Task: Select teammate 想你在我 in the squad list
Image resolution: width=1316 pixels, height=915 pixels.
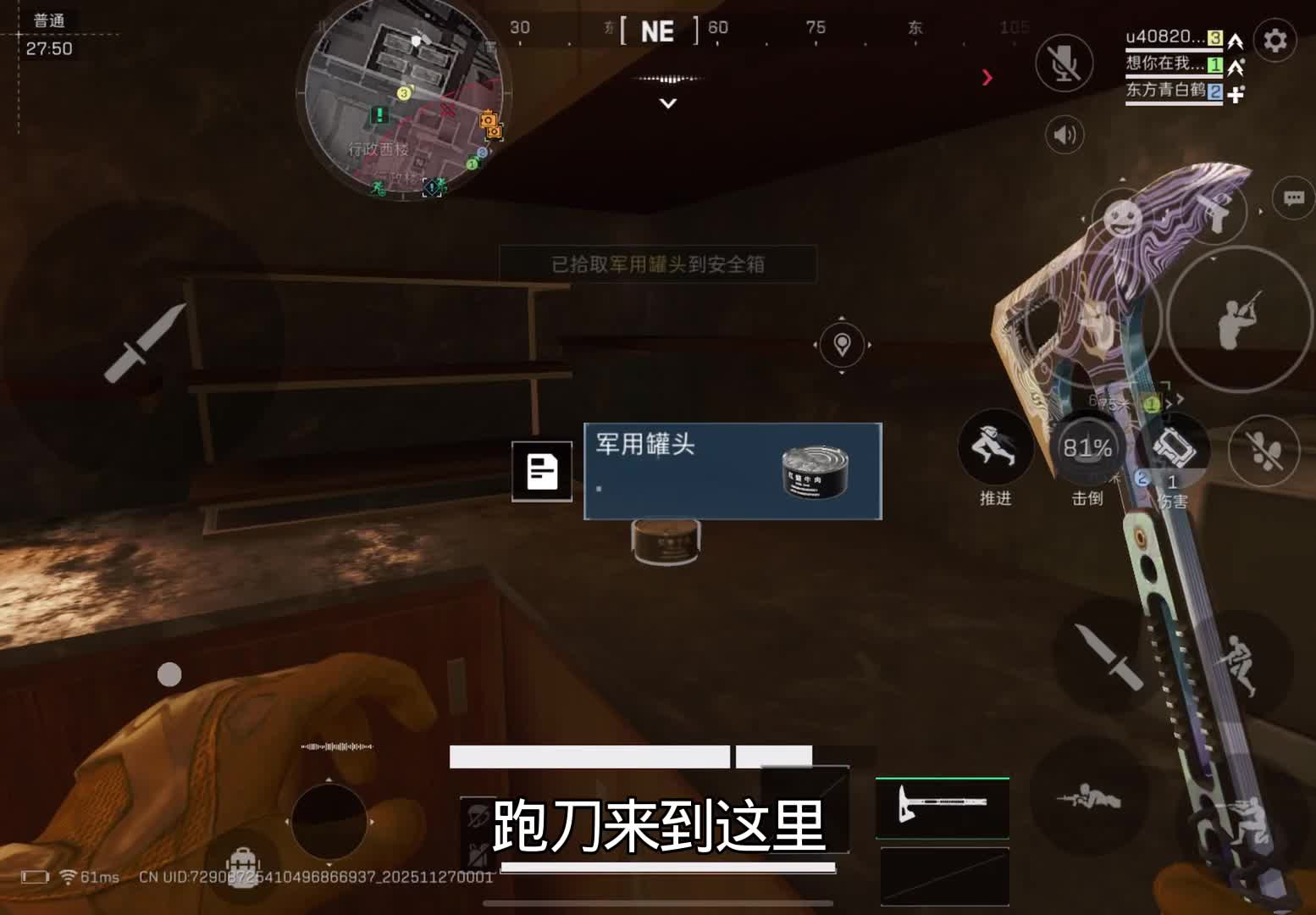Action: coord(1164,64)
